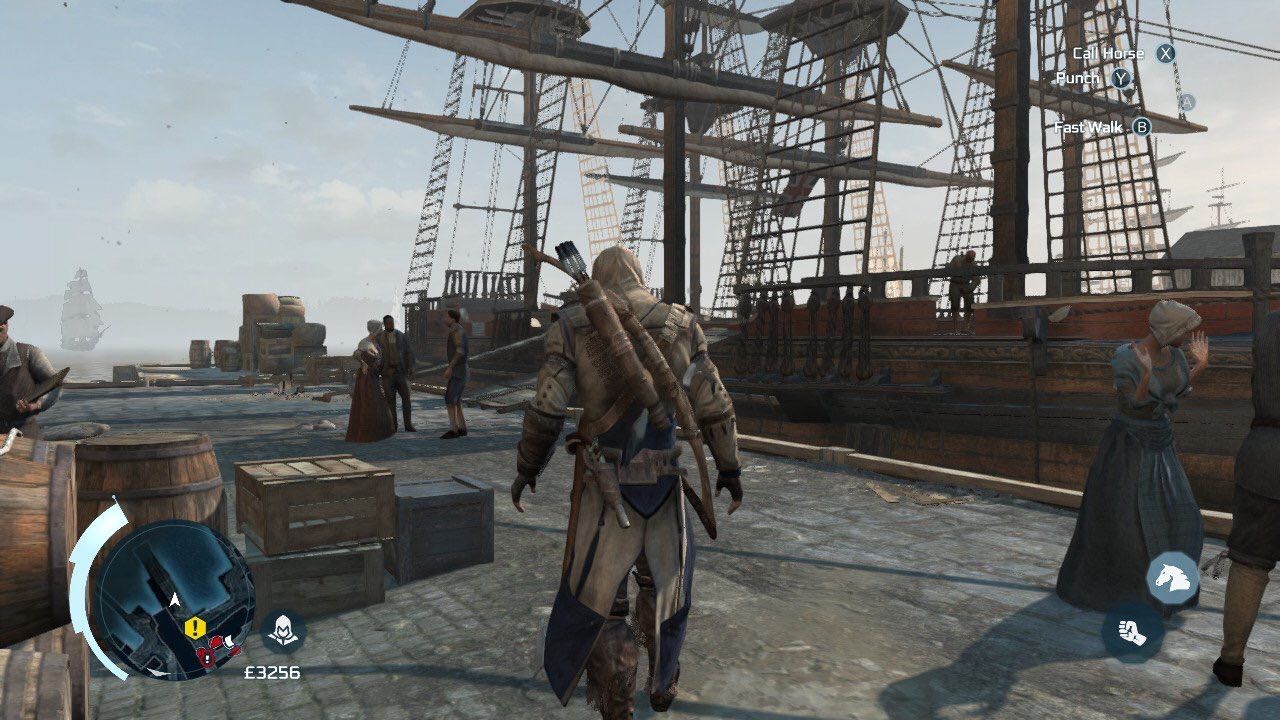Click the red exclamation marker on minimap
This screenshot has width=1280, height=720.
pos(205,657)
